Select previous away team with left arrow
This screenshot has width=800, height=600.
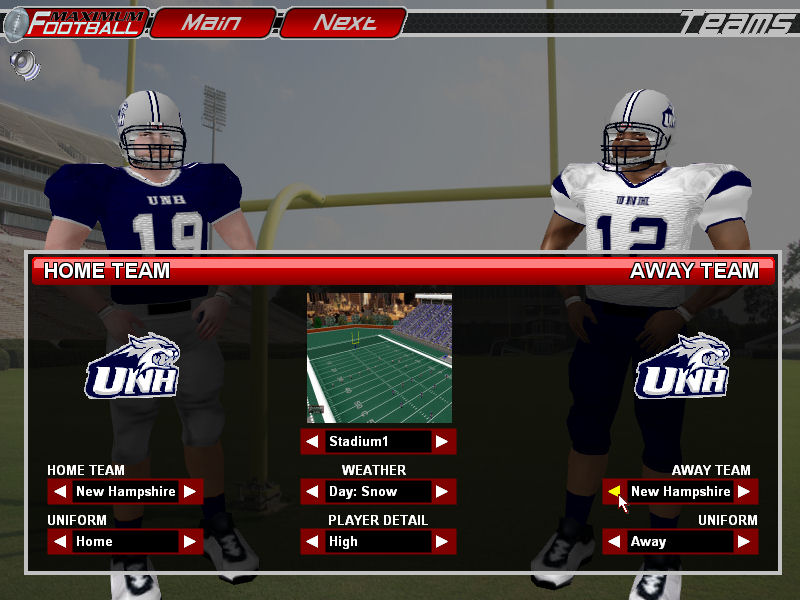(615, 492)
